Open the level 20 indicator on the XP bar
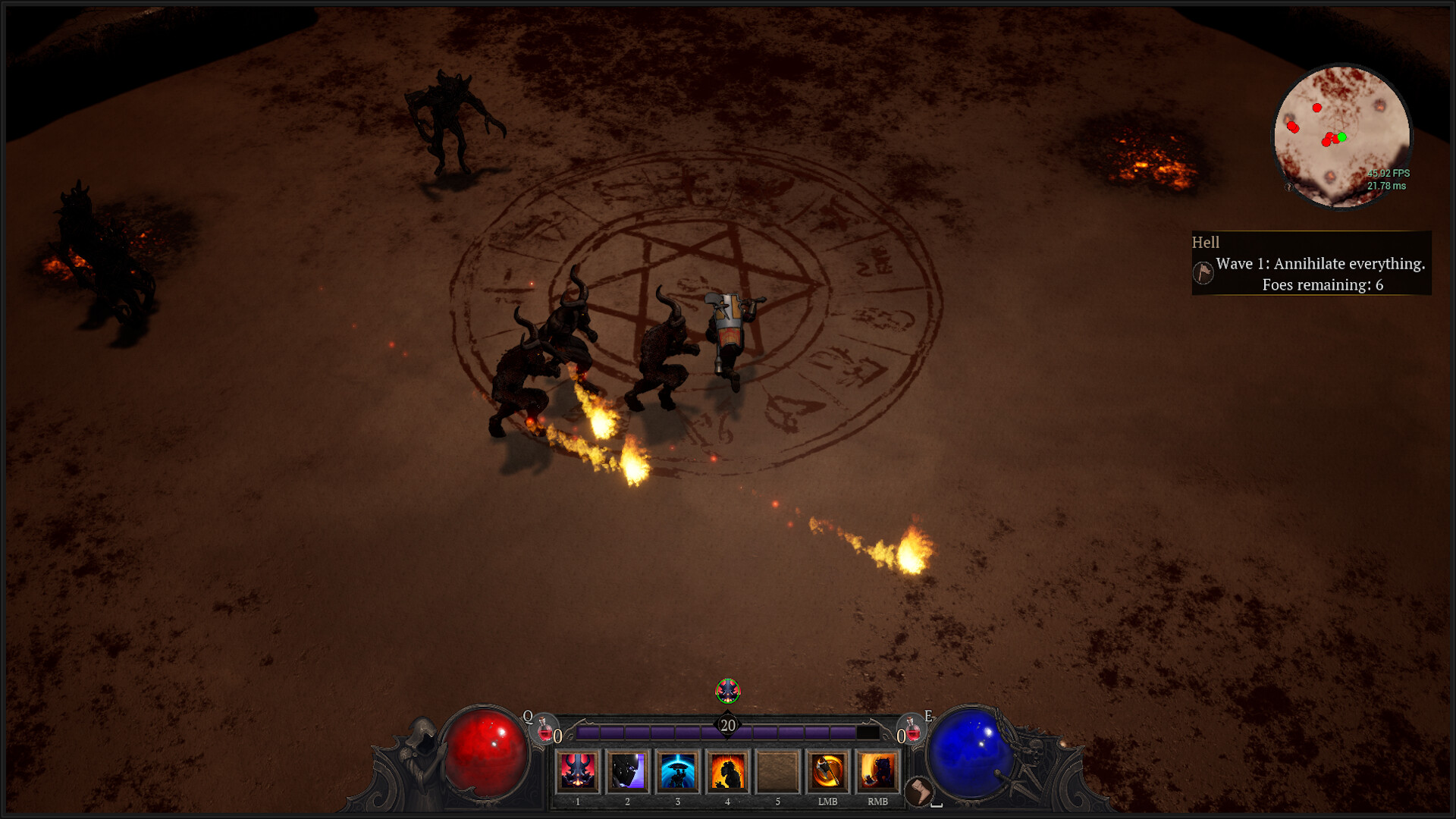 pos(726,725)
